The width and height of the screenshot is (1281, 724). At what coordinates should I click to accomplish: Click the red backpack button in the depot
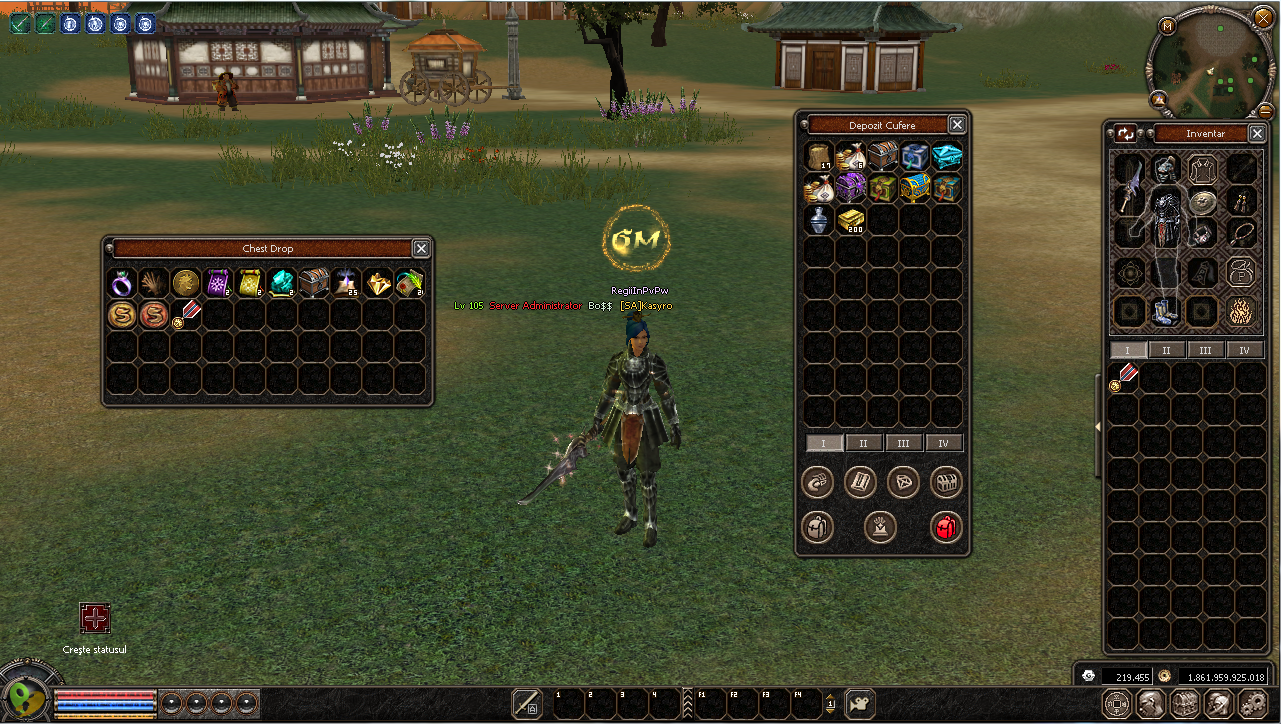pyautogui.click(x=946, y=526)
